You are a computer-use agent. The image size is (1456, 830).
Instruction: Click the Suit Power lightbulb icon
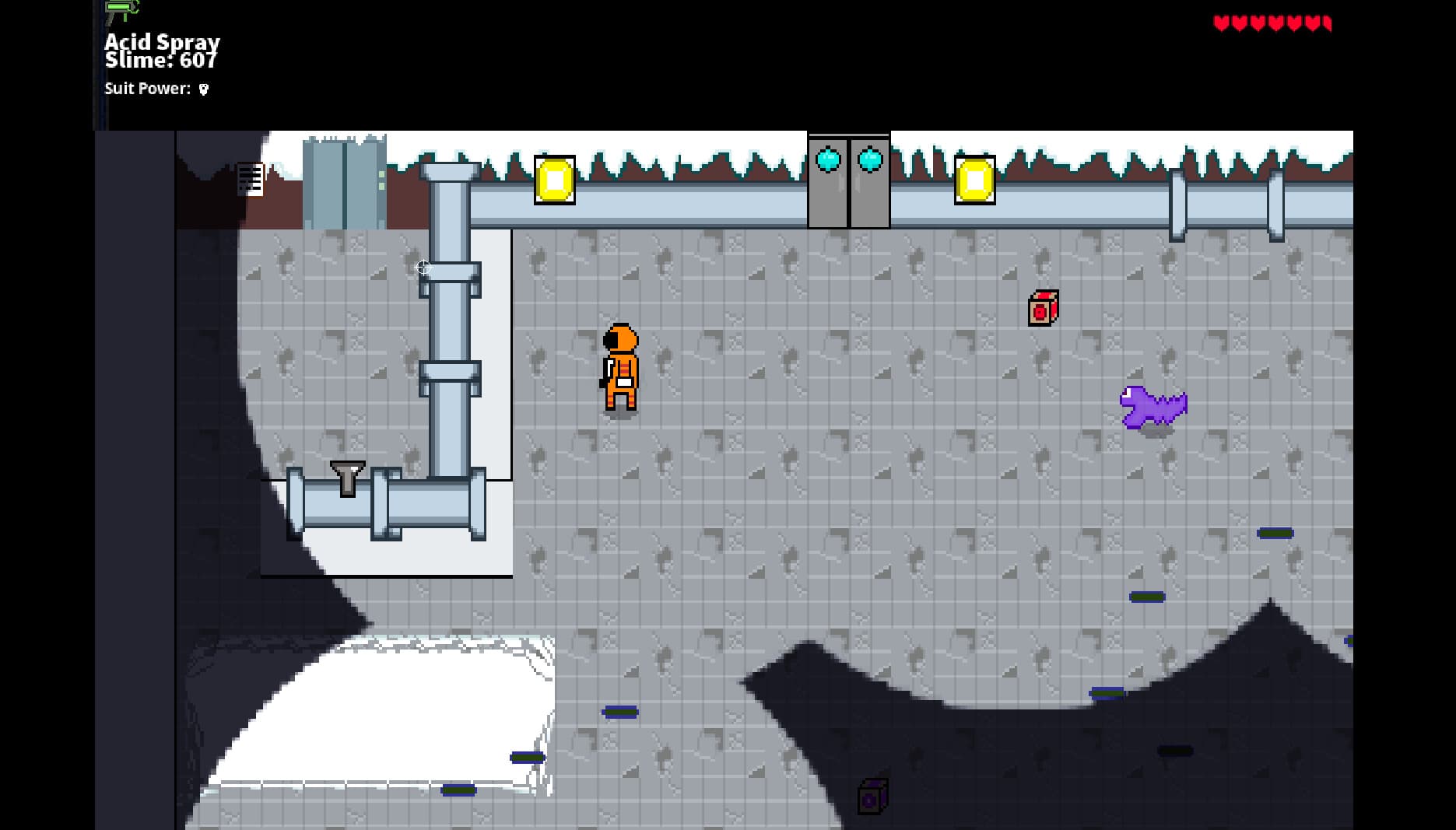tap(202, 90)
